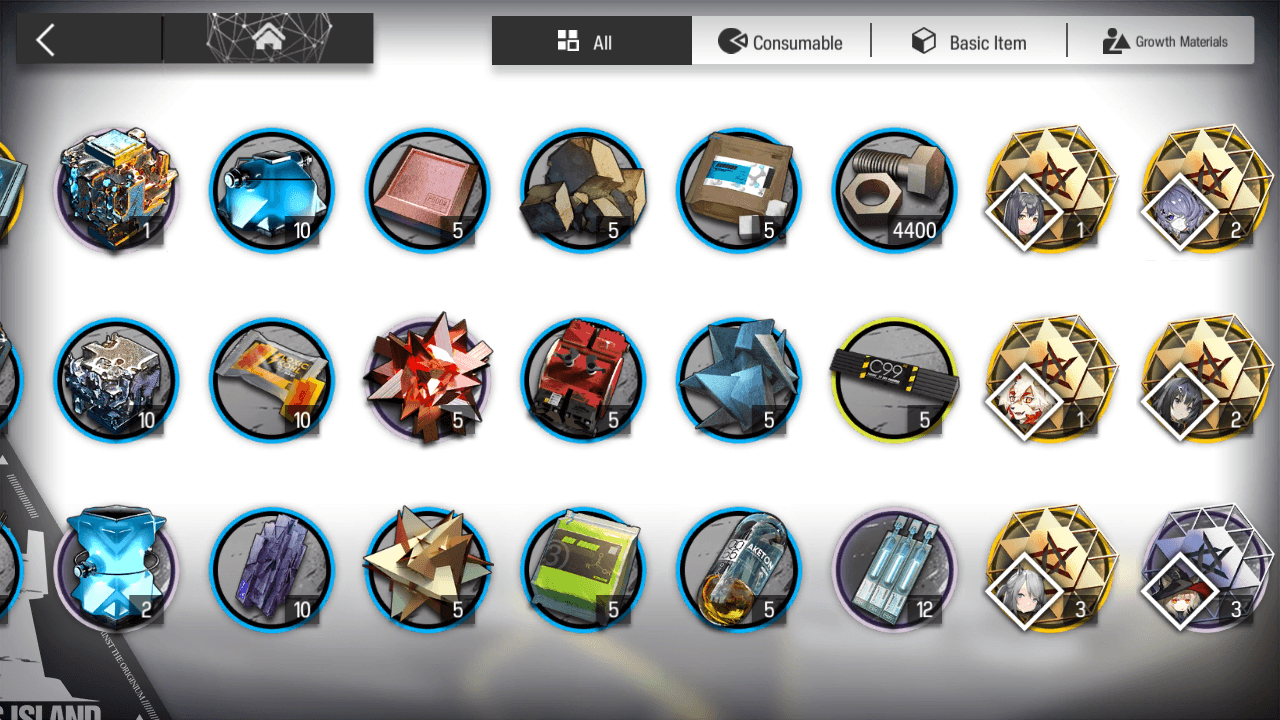Choose the blue container with count 10
Viewport: 1280px width, 720px height.
point(272,190)
